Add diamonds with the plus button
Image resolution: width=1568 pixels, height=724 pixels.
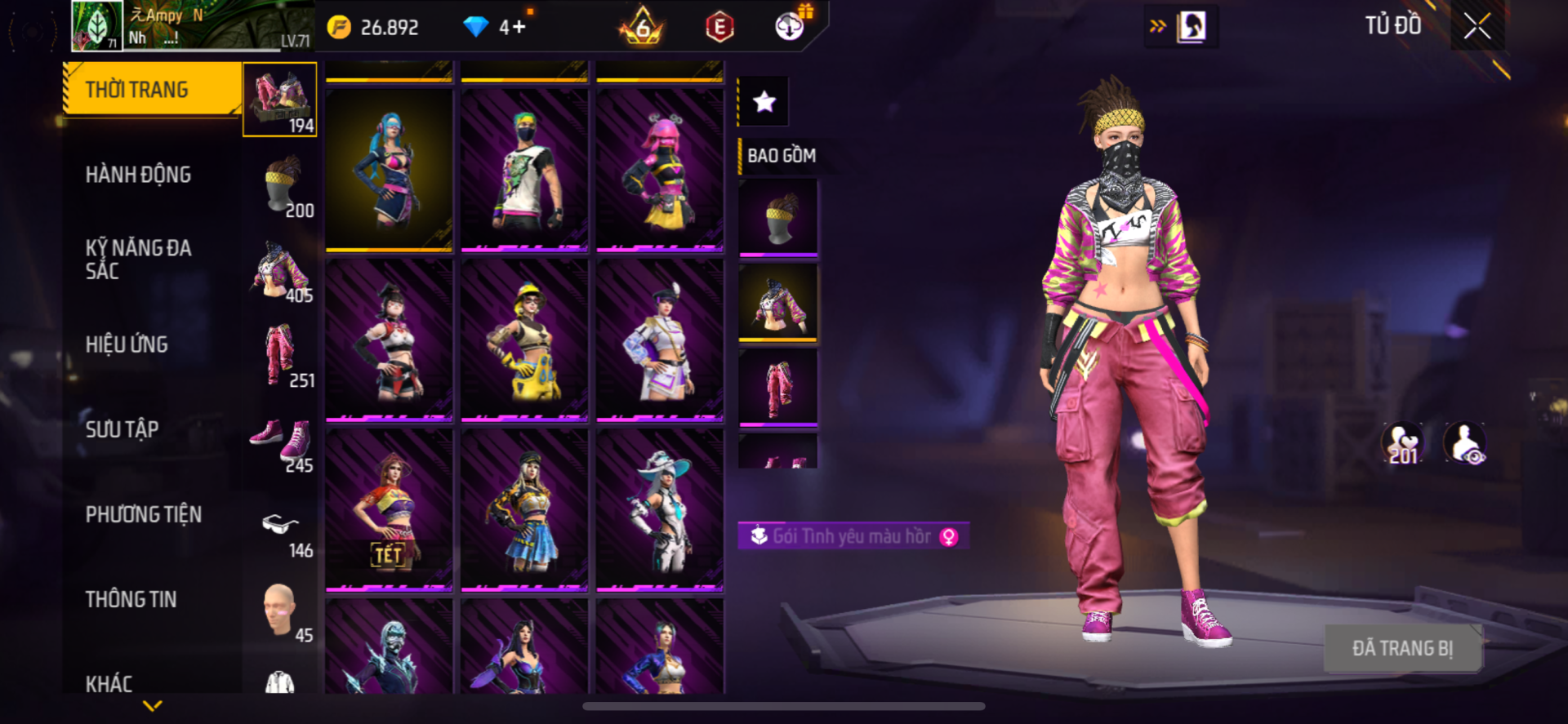coord(519,27)
